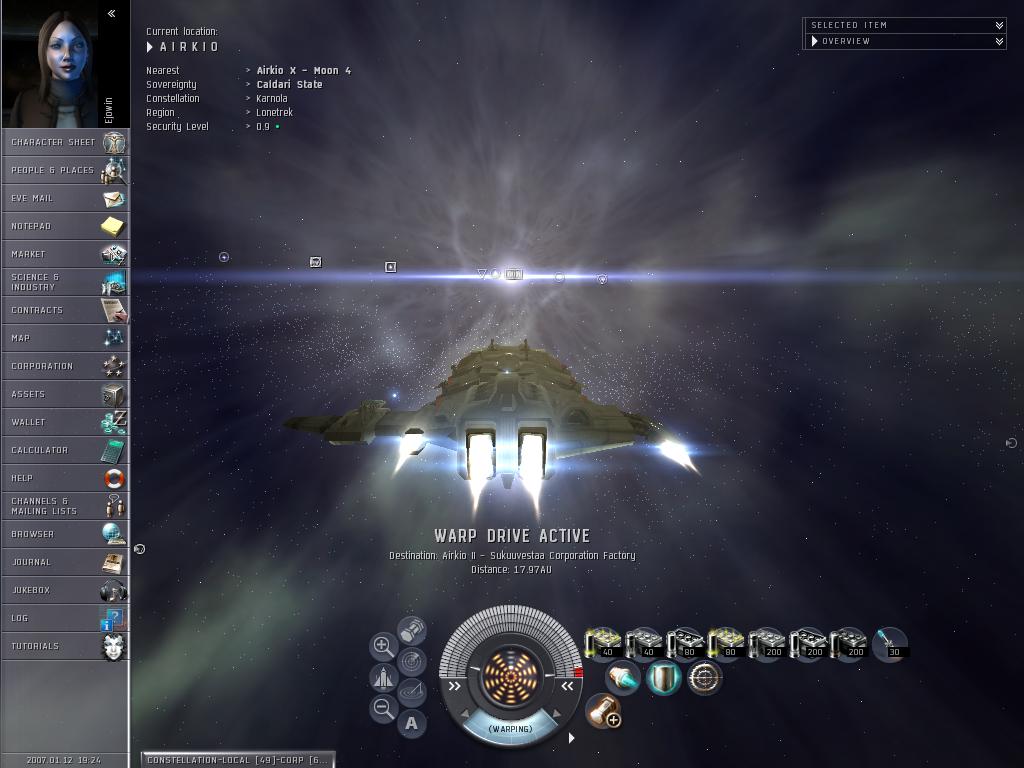Toggle the autopilot A button
The image size is (1024, 768).
point(412,723)
